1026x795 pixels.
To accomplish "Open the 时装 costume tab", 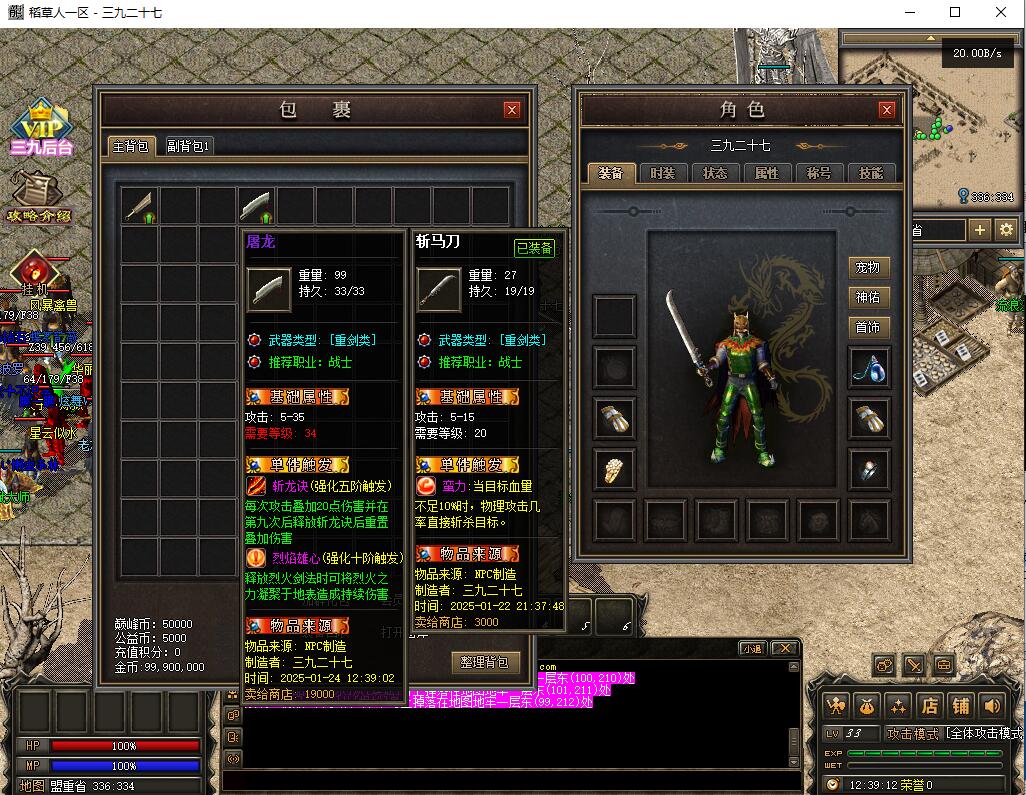I will coord(662,173).
